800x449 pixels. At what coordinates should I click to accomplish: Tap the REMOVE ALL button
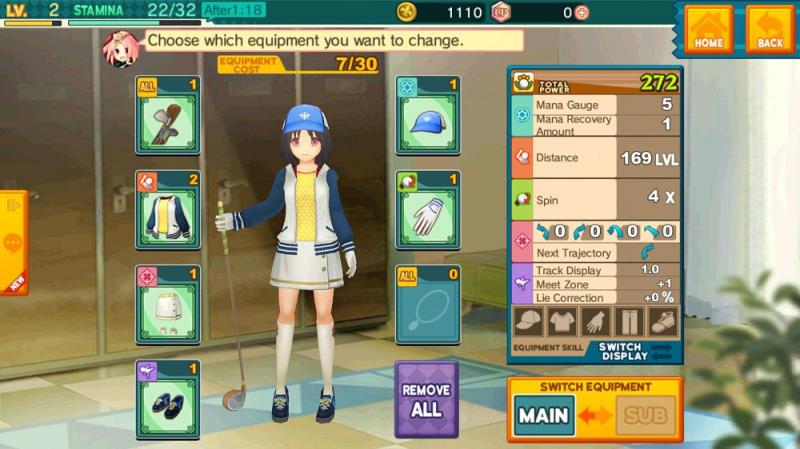coord(427,398)
